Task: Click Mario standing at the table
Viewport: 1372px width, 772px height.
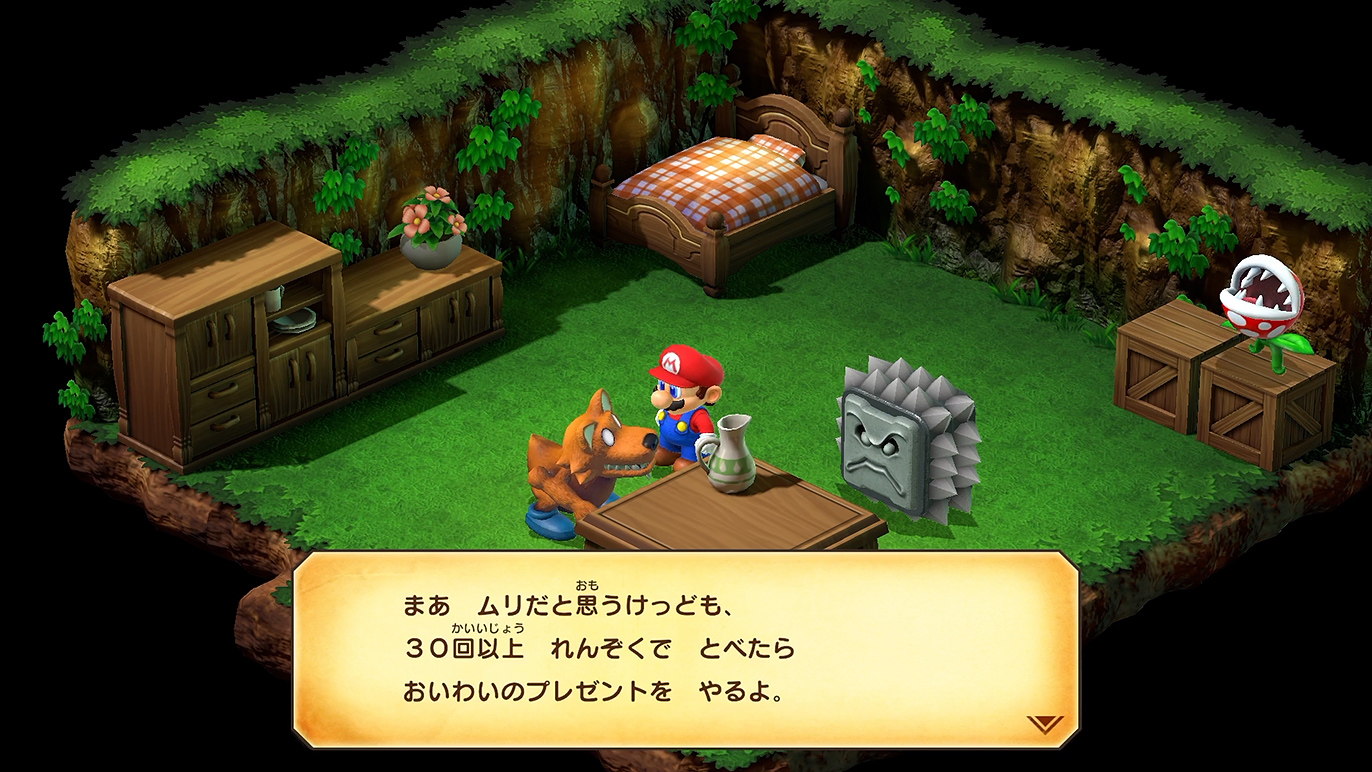Action: tap(680, 410)
